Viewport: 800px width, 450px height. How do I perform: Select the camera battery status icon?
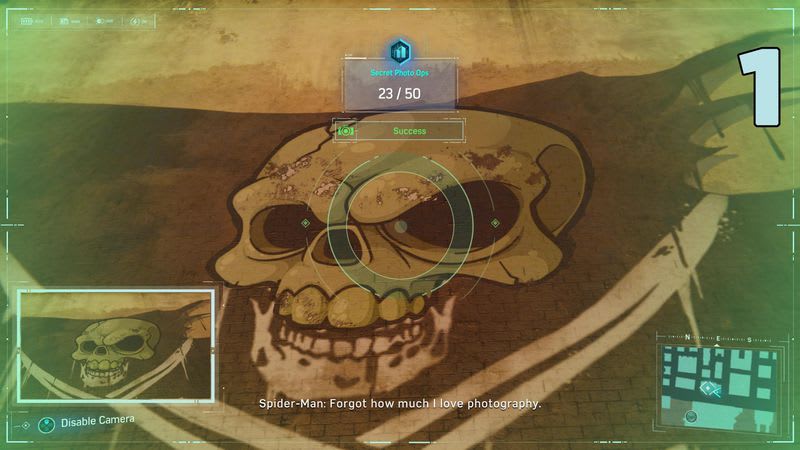(26, 20)
